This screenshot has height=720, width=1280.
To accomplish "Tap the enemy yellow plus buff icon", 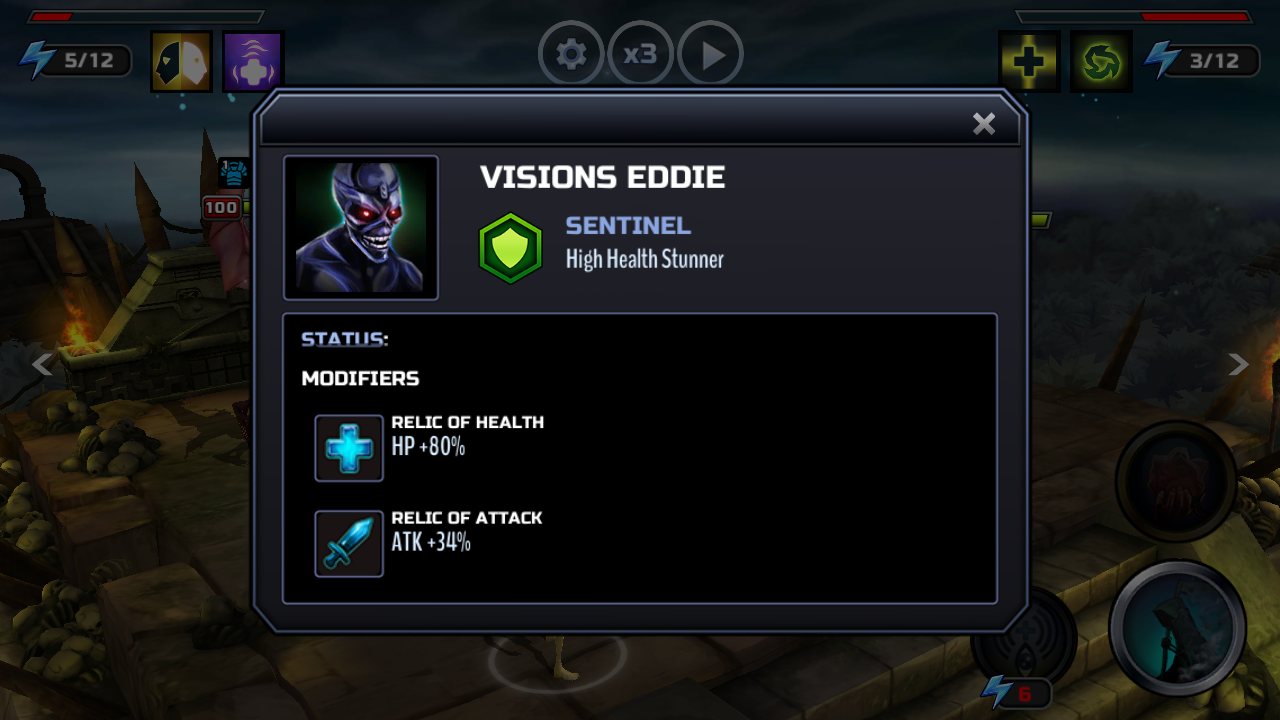I will (1029, 61).
